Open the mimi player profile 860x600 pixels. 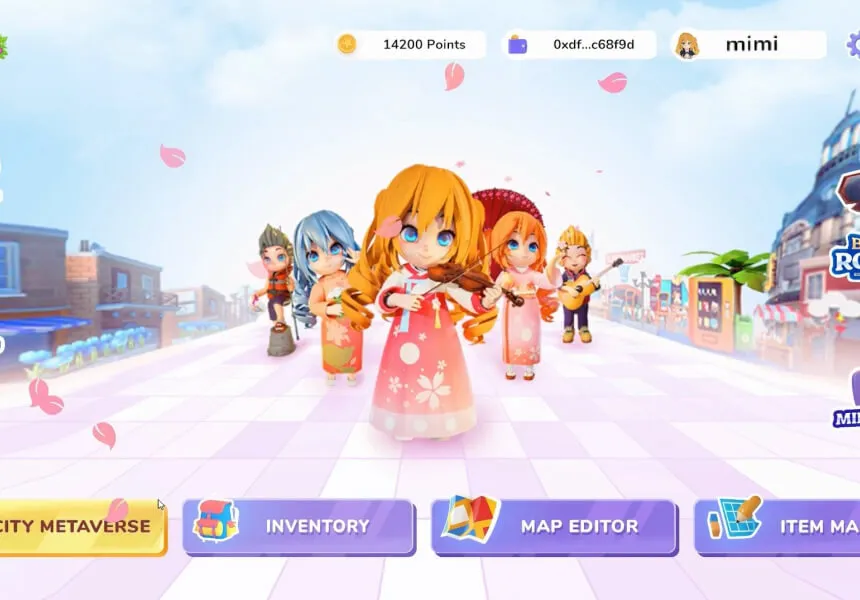point(749,44)
